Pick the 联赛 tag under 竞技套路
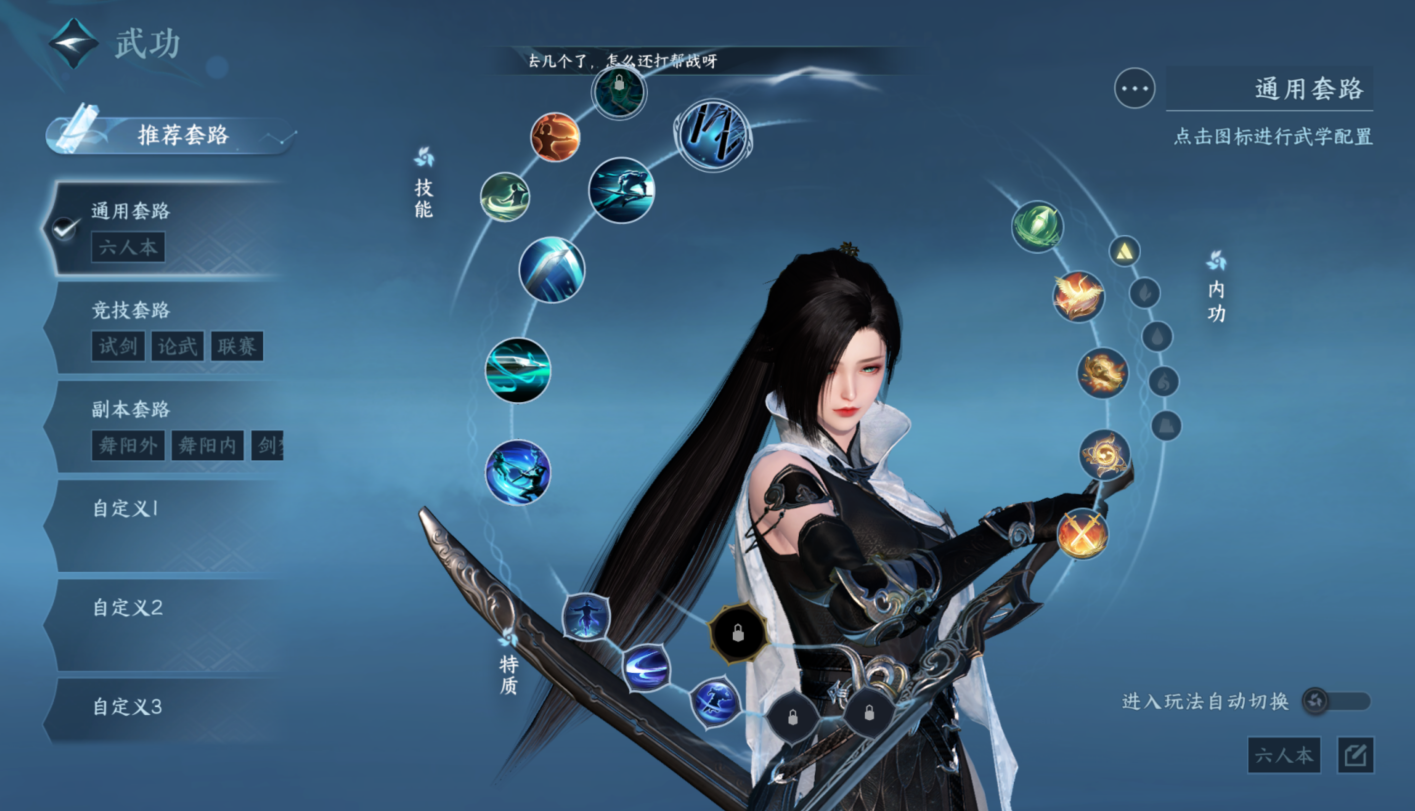The width and height of the screenshot is (1415, 811). tap(237, 346)
